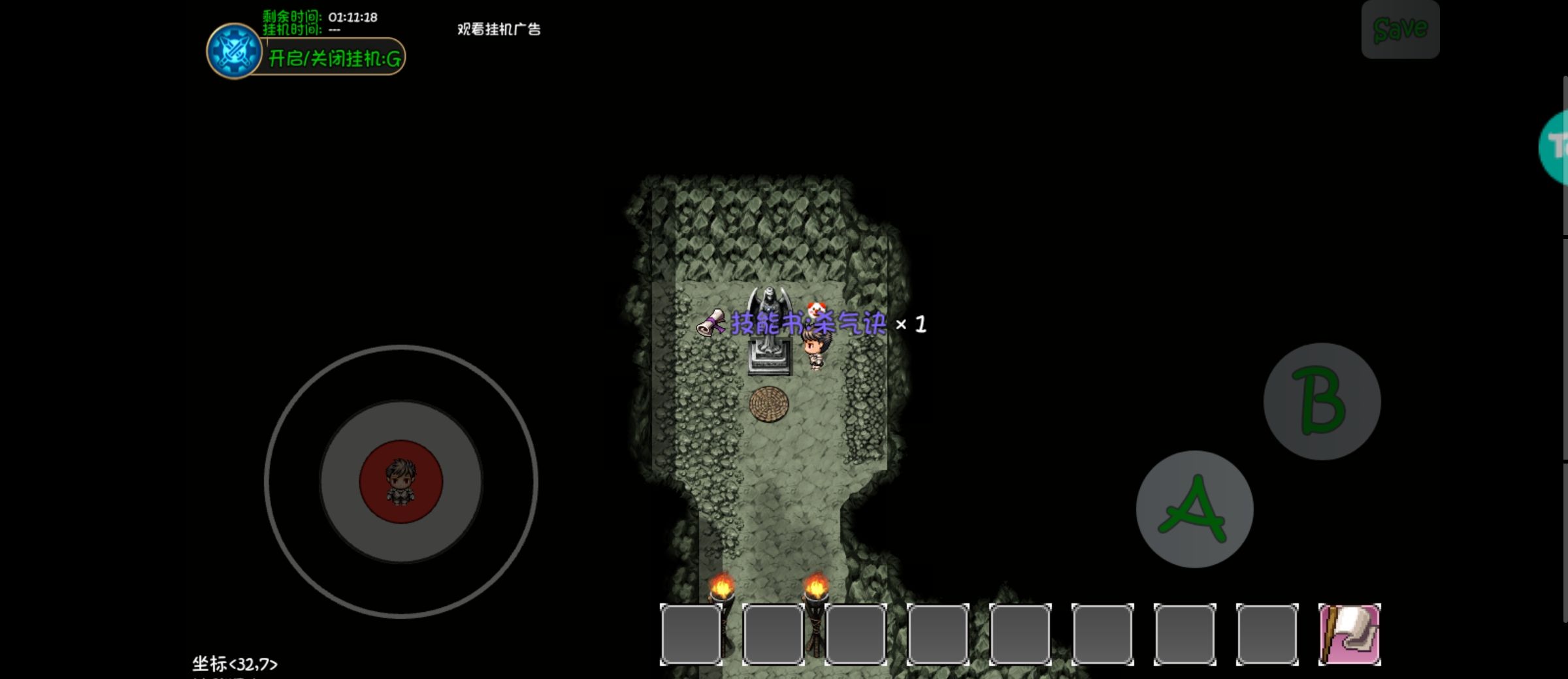The height and width of the screenshot is (679, 1568).
Task: Click the blue crossed-swords auto-battle emblem
Action: click(234, 52)
